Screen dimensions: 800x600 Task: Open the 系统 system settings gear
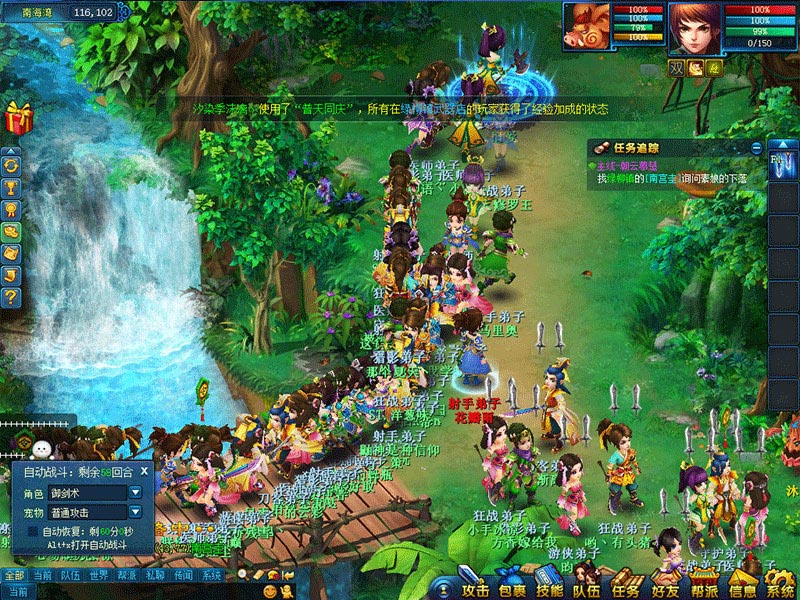pyautogui.click(x=779, y=586)
